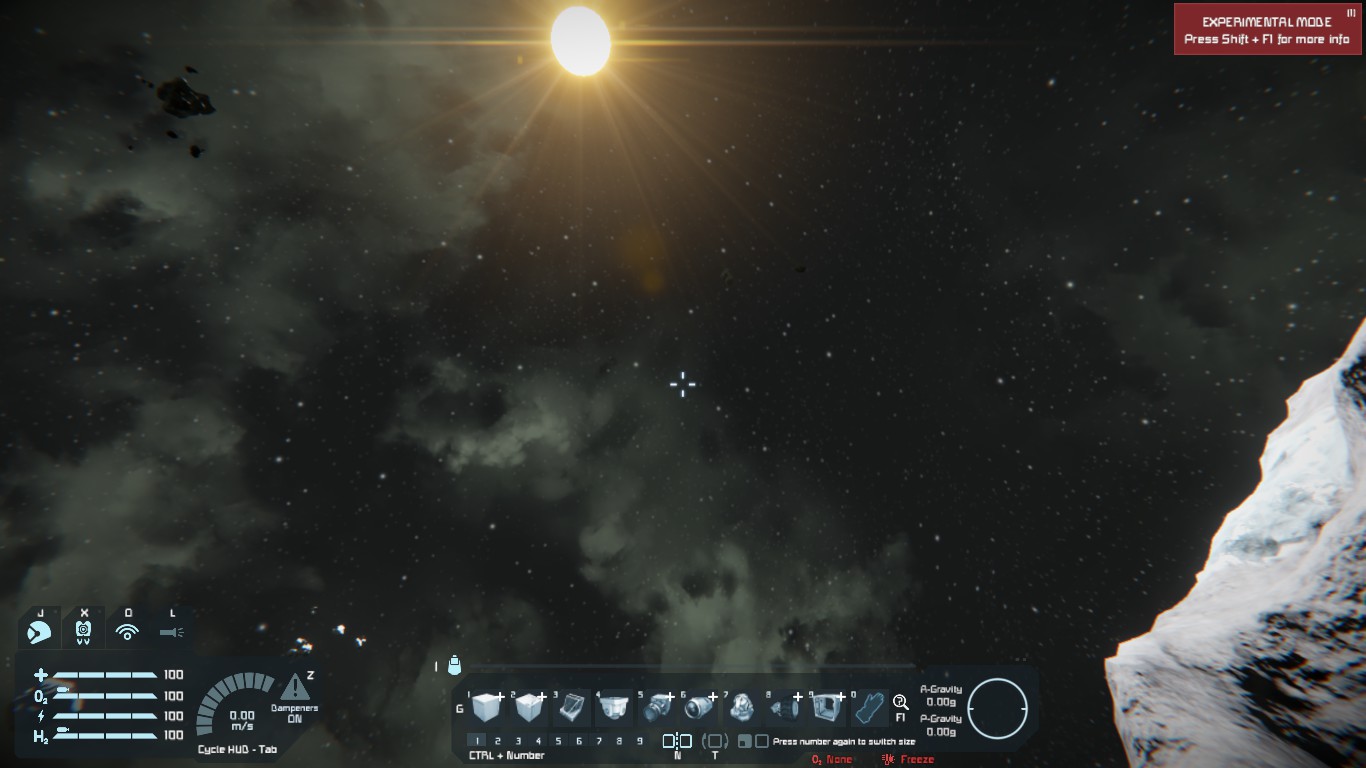The height and width of the screenshot is (768, 1366).
Task: Click the Experimental Mode notice banner
Action: [1267, 30]
